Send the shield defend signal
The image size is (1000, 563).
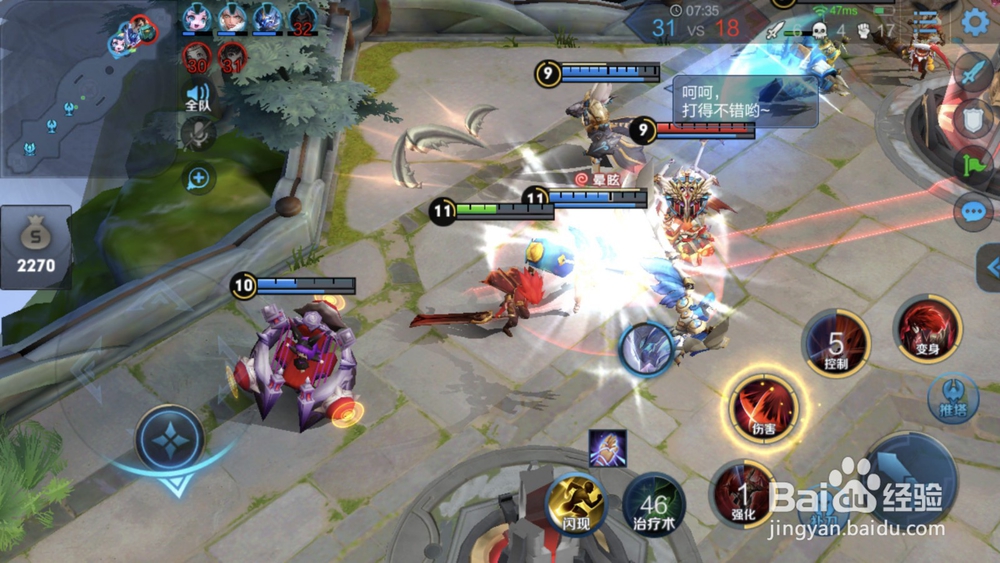(x=973, y=118)
